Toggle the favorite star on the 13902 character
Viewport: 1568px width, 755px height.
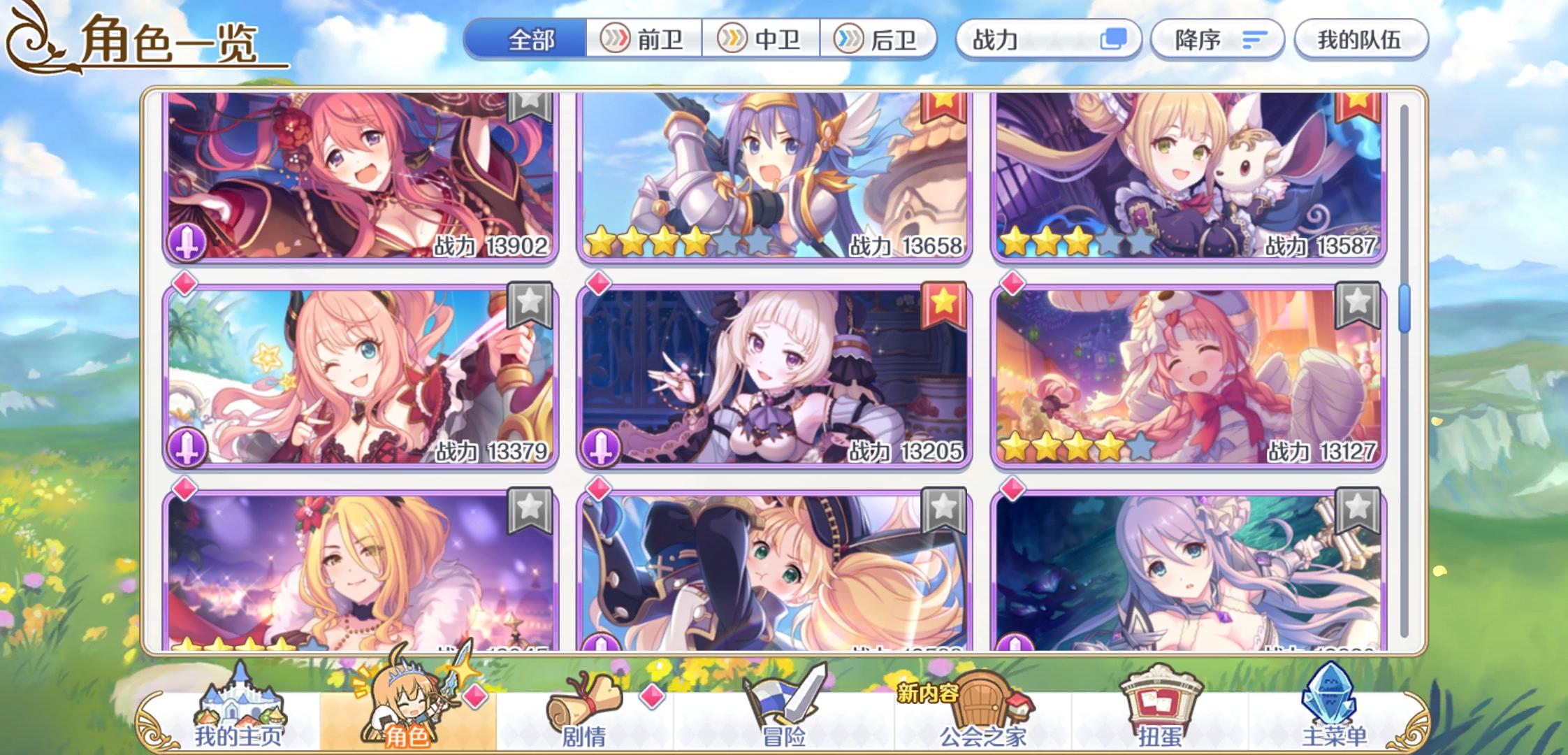531,105
